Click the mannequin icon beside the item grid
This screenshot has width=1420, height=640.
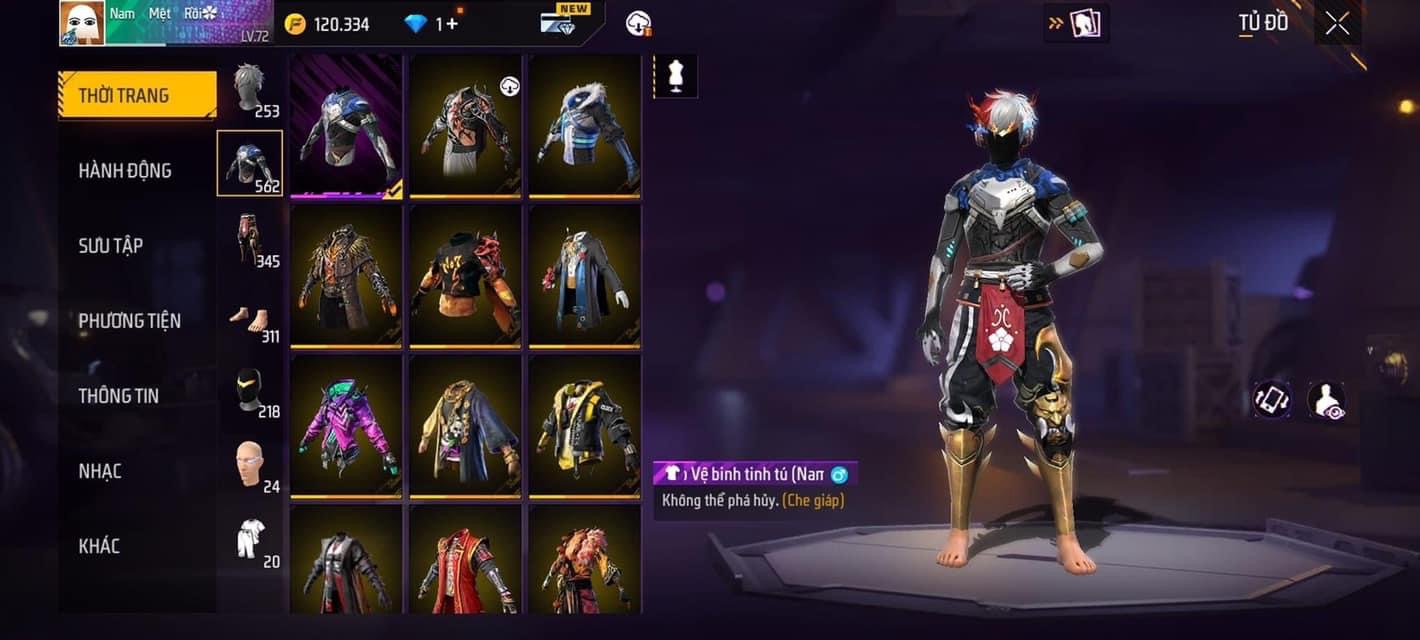click(675, 77)
